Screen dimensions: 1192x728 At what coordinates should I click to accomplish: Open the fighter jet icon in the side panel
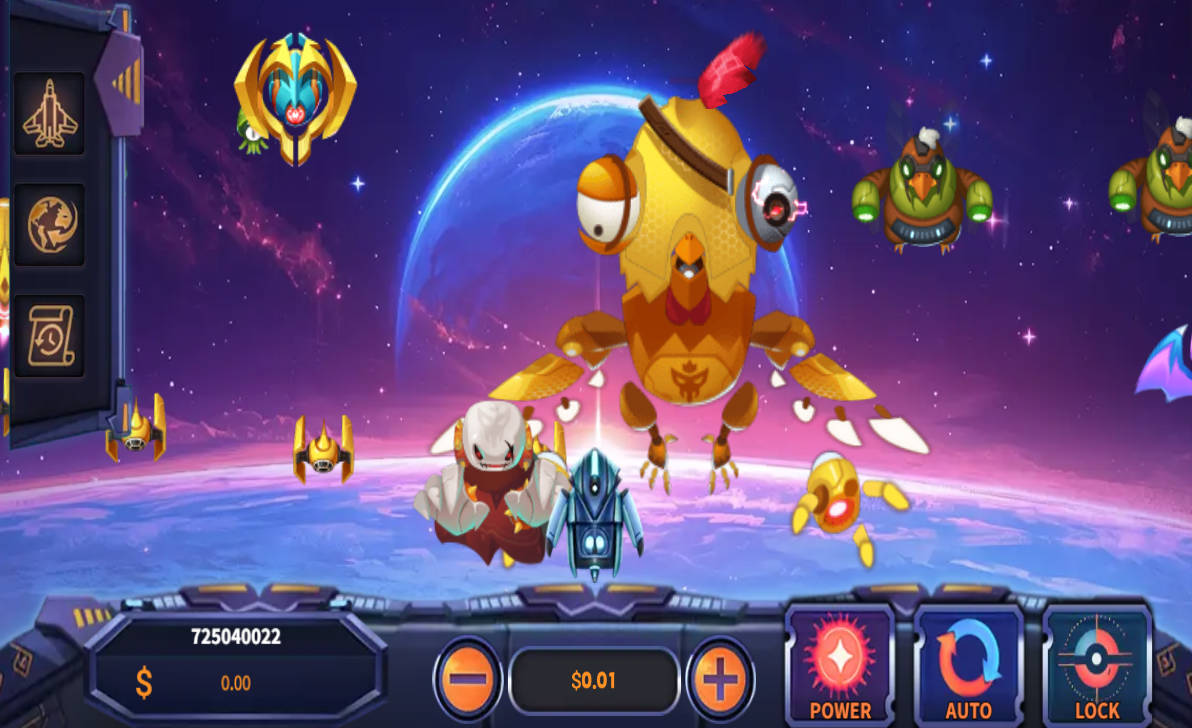click(48, 113)
